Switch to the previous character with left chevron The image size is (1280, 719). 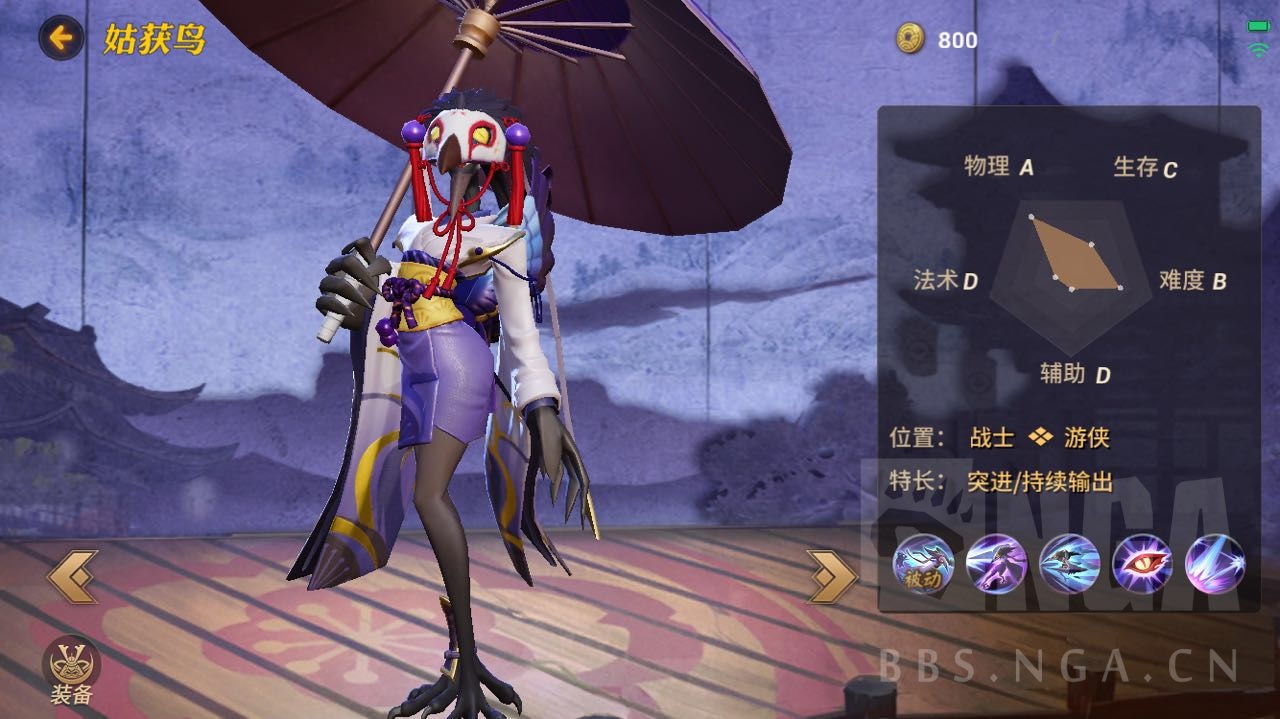(x=73, y=577)
